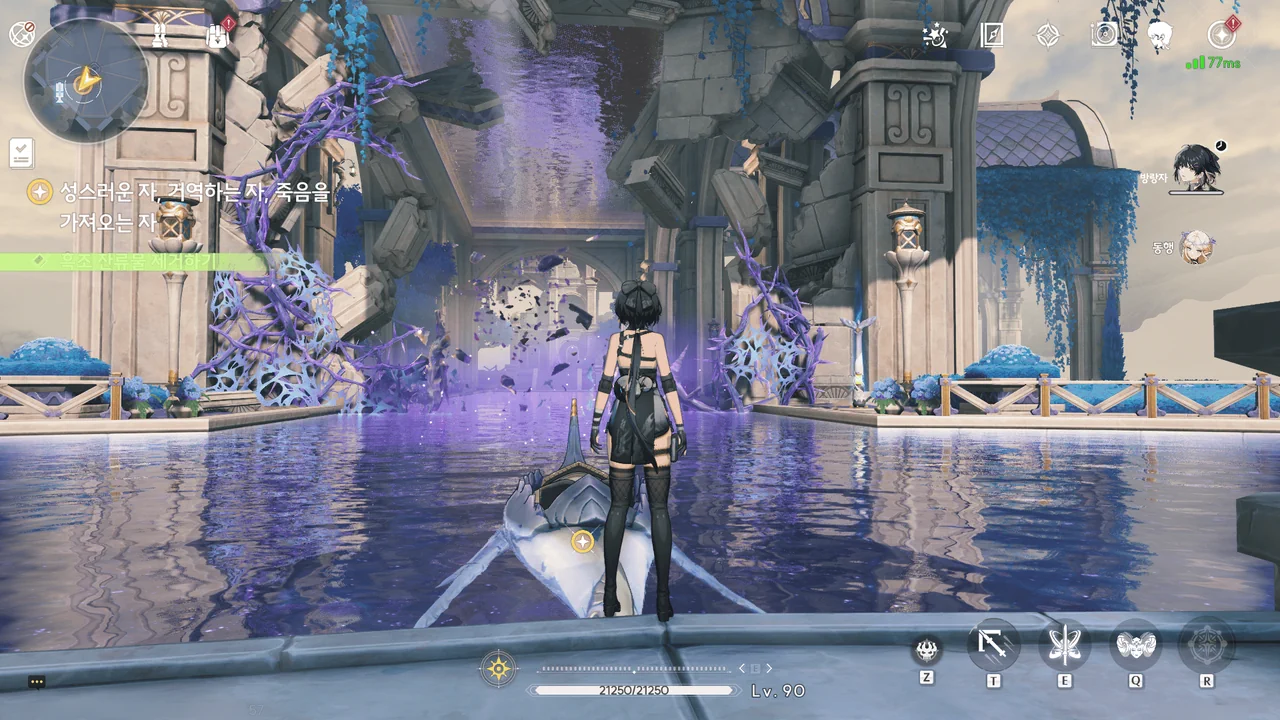Open the backpack inventory icon
This screenshot has height=720, width=1280.
[217, 36]
